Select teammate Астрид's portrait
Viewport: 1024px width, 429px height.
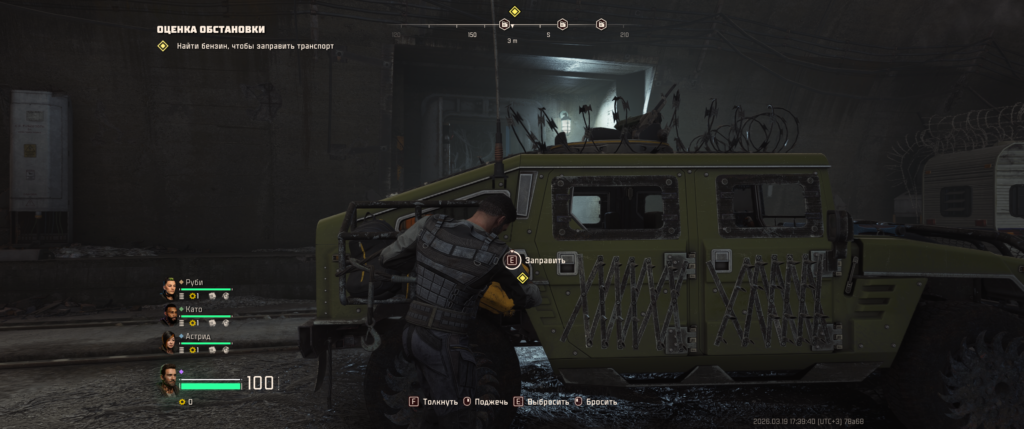pos(170,342)
